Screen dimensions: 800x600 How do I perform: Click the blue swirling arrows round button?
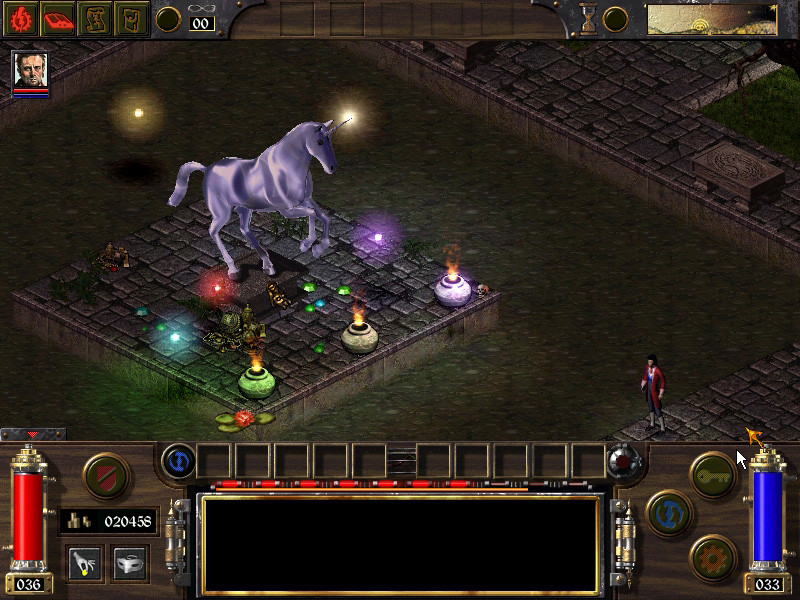(x=666, y=510)
